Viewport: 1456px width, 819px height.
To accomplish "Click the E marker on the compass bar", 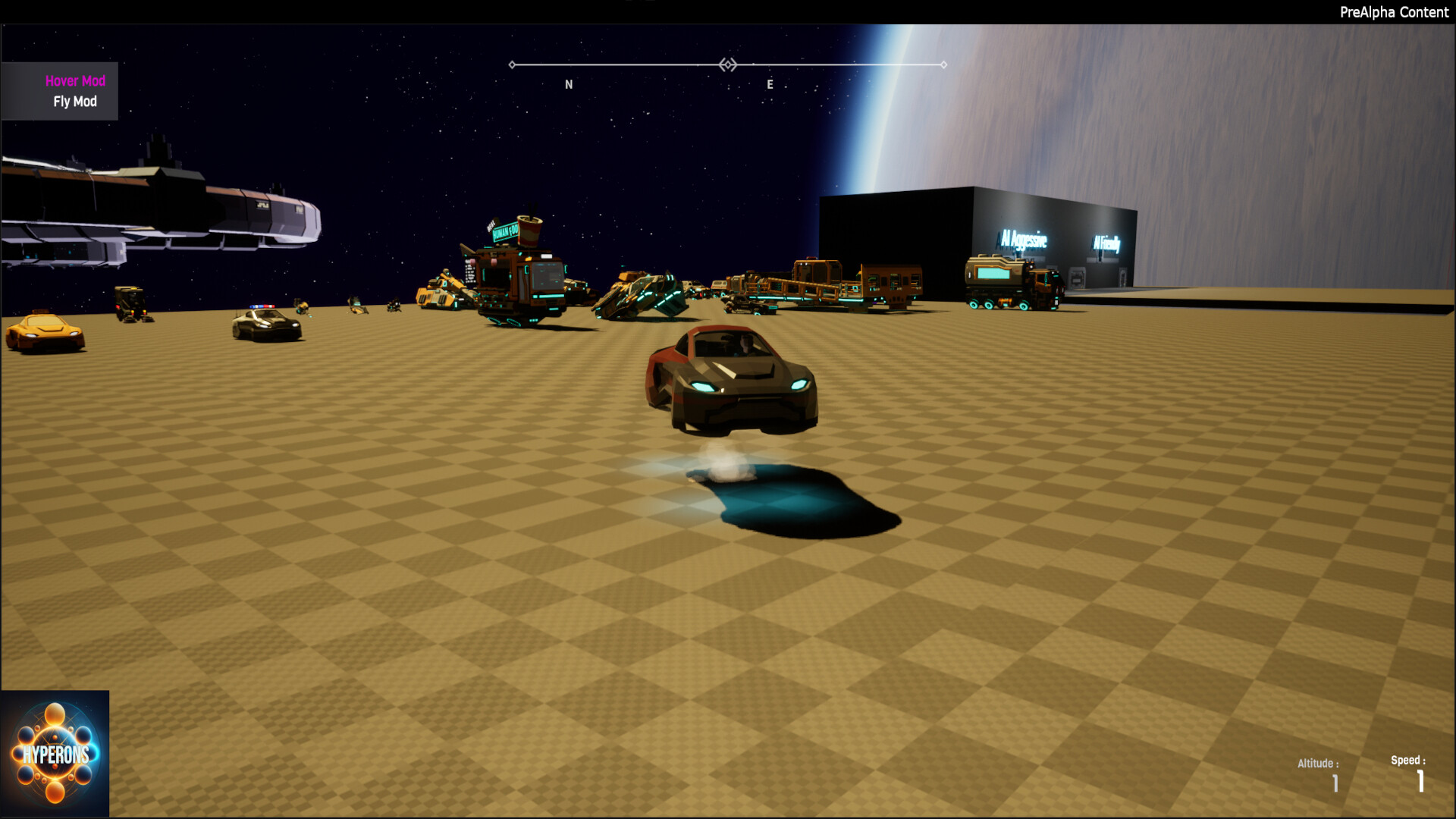I will coord(770,85).
